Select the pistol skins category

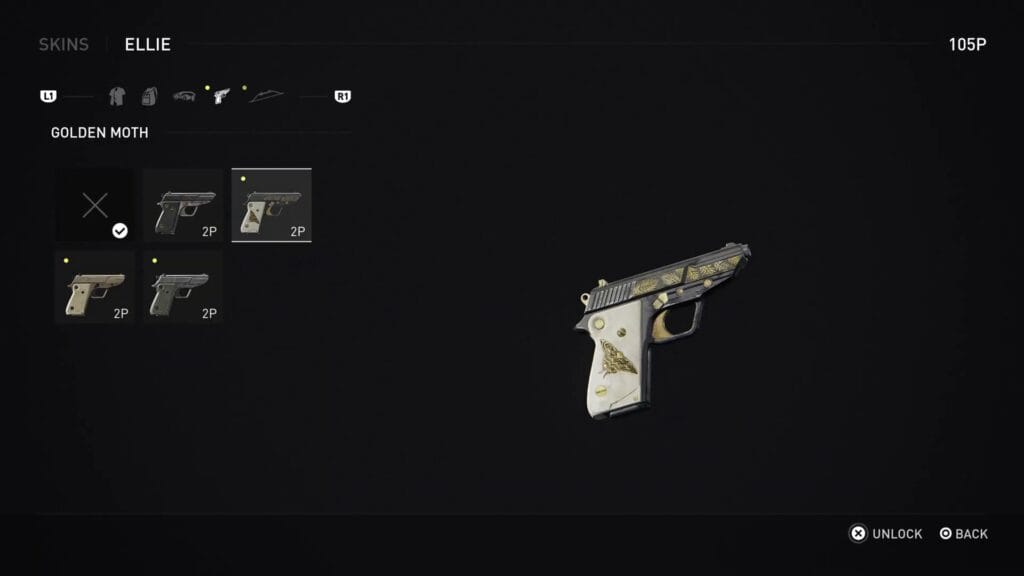[221, 97]
